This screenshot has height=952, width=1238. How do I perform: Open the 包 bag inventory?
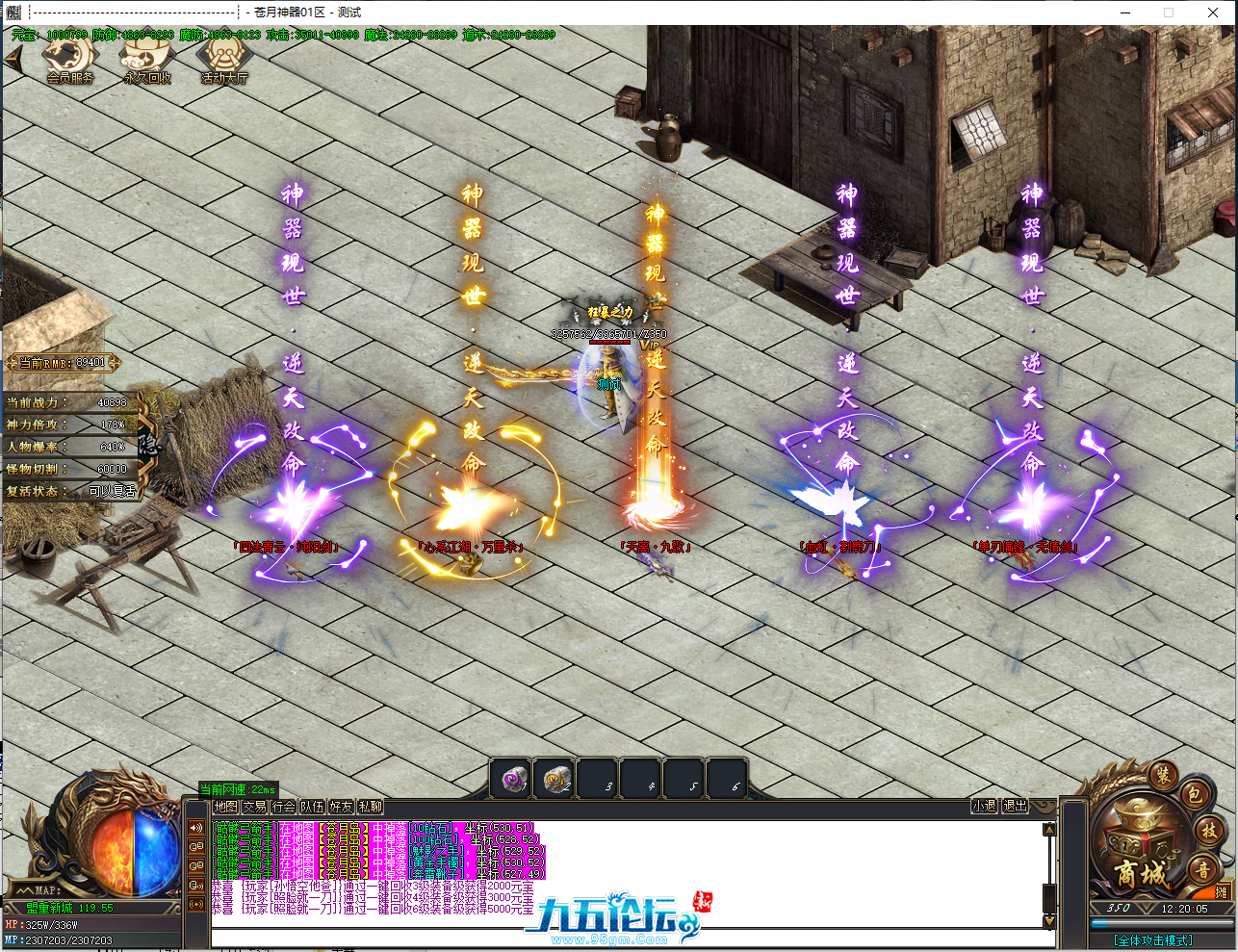(x=1194, y=795)
